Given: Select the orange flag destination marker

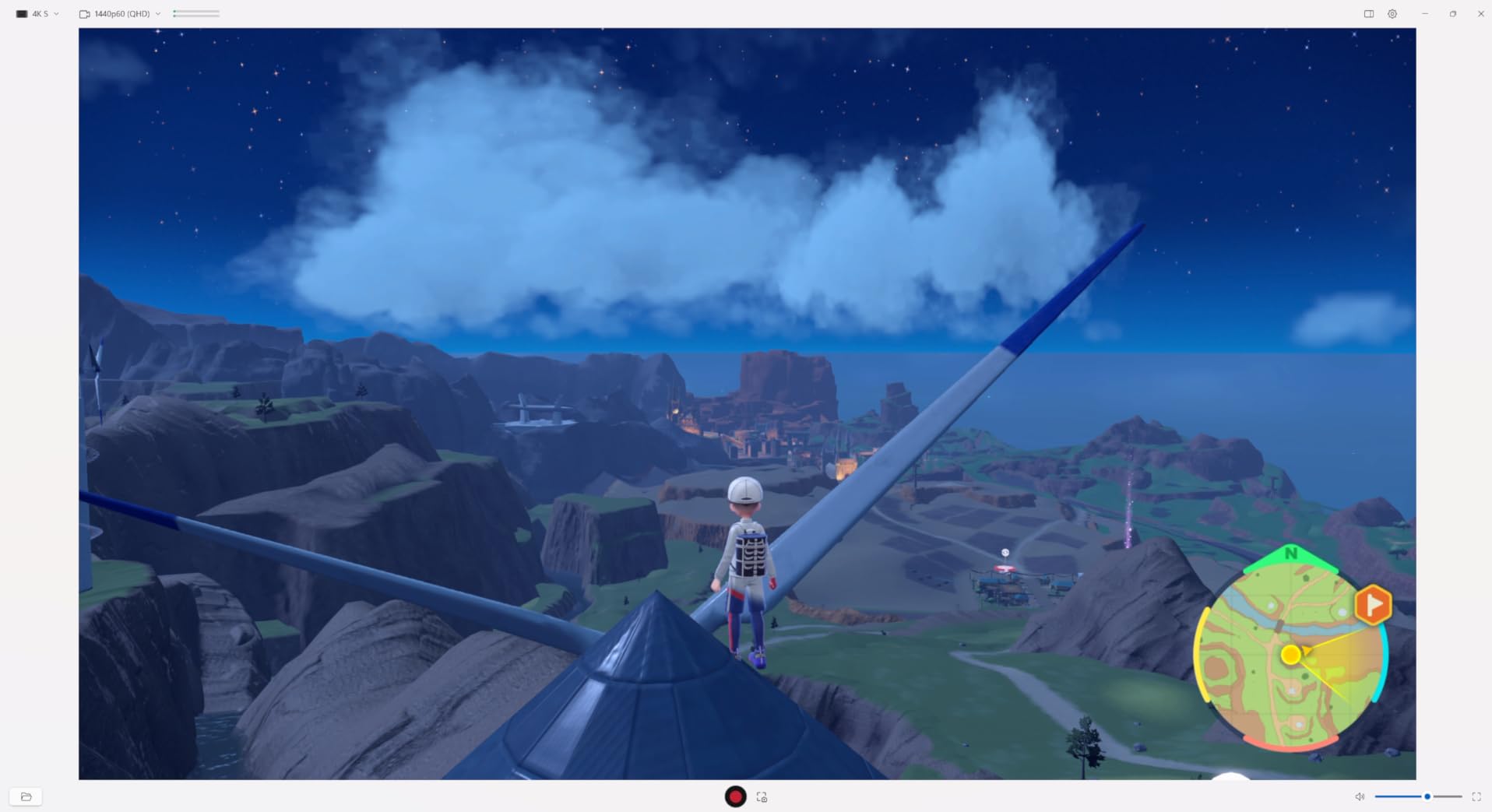Looking at the screenshot, I should (x=1373, y=604).
